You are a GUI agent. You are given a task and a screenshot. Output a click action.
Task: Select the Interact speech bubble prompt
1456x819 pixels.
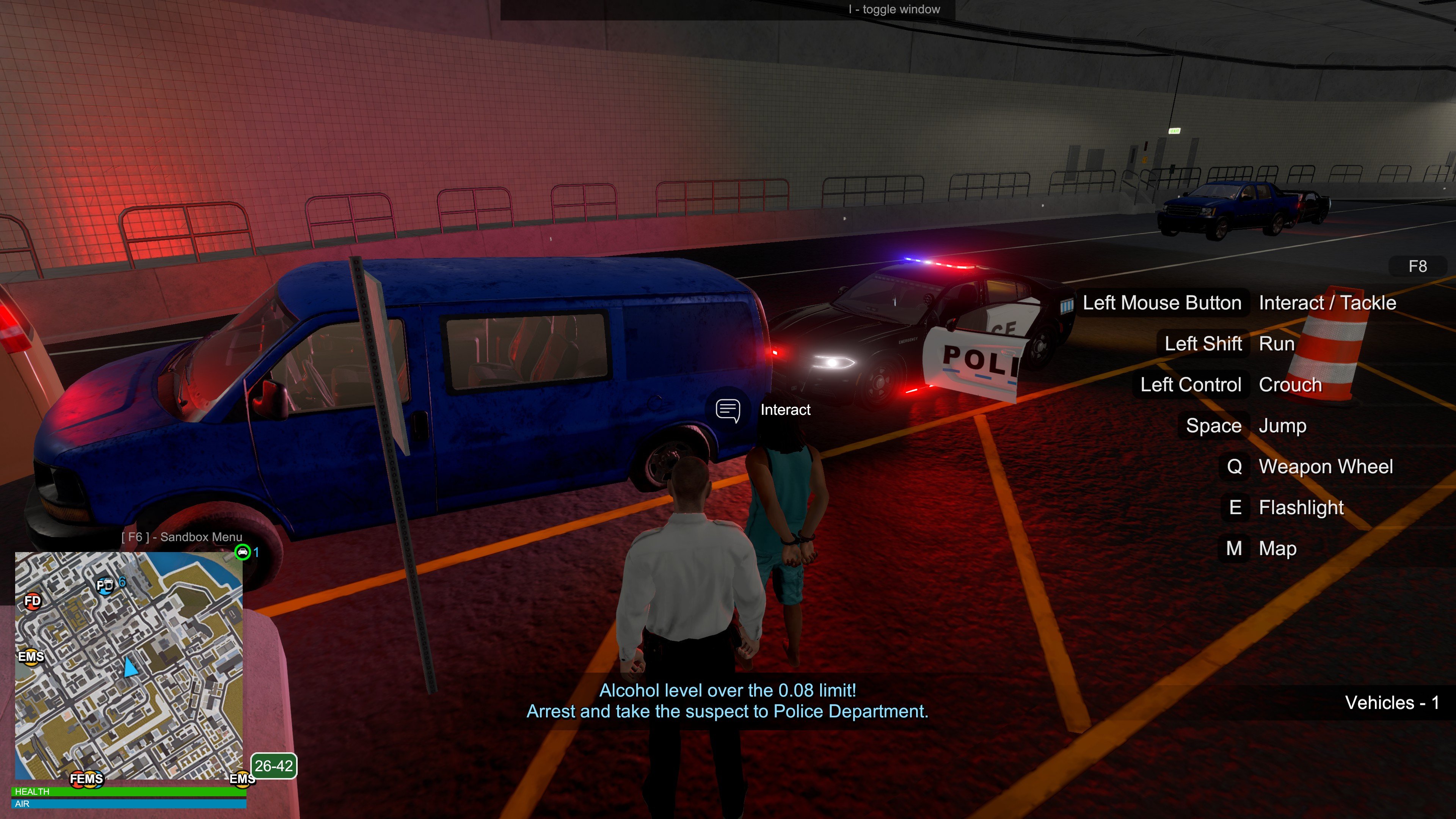728,410
